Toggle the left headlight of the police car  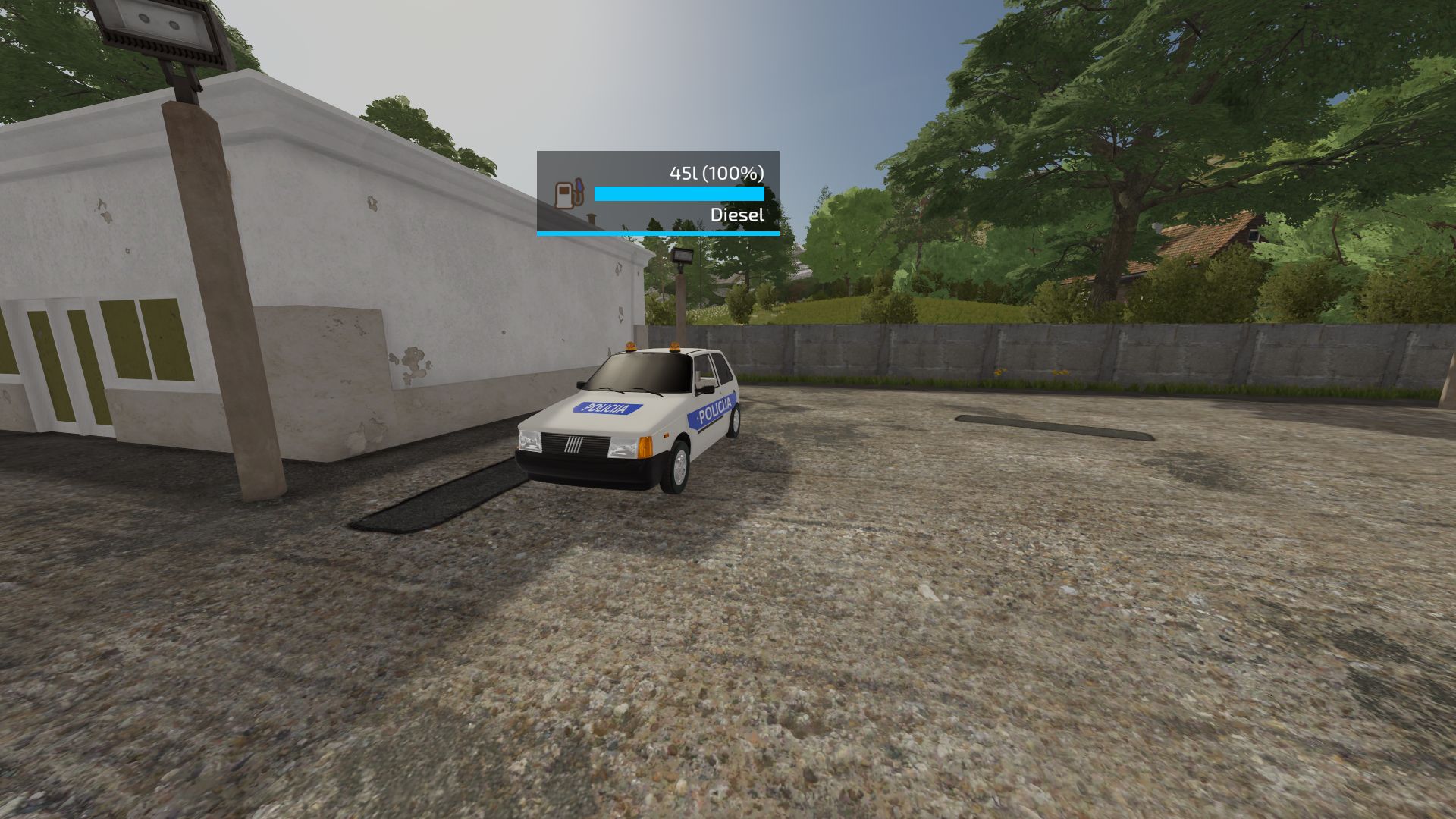pos(531,442)
